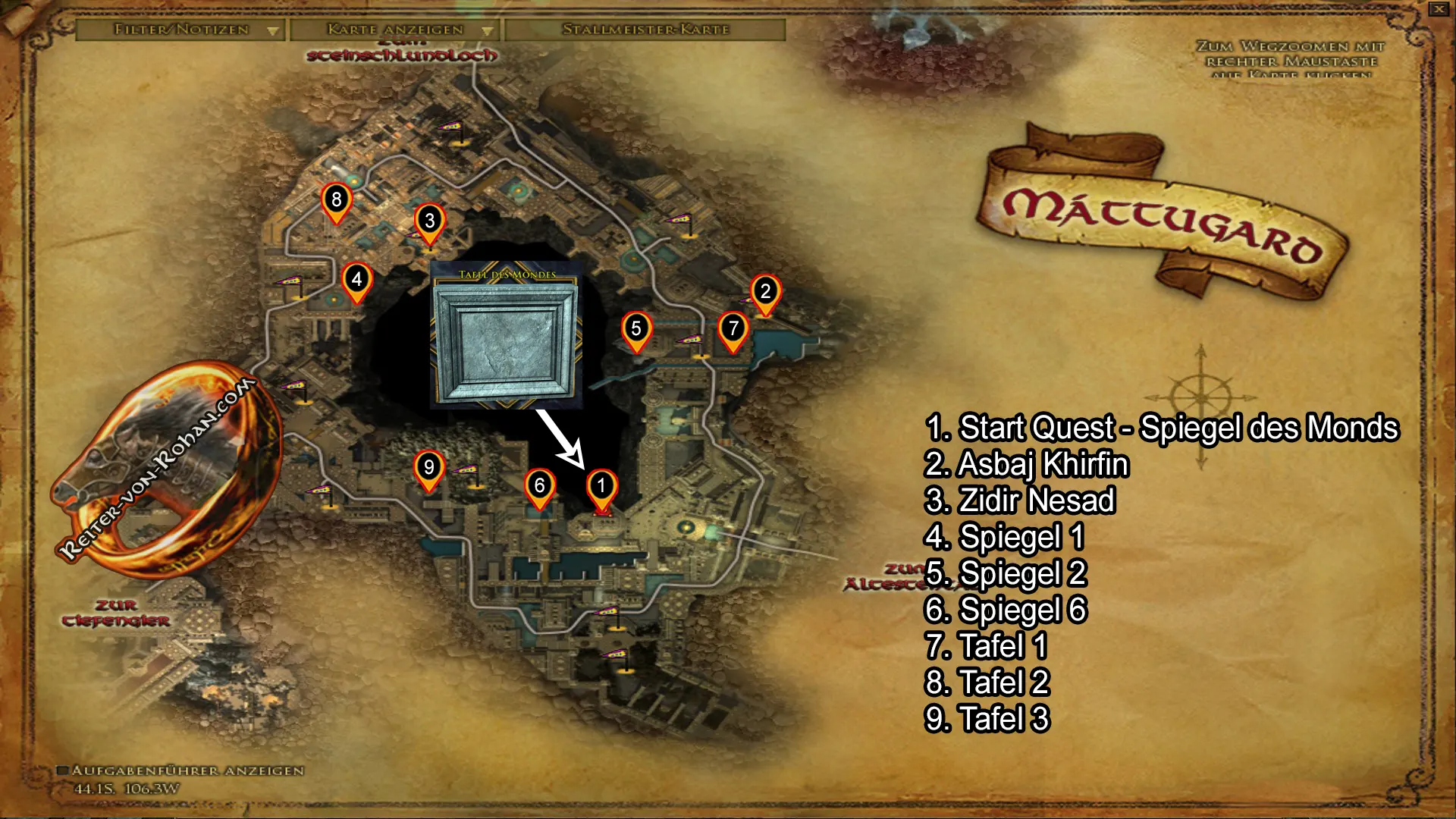Click marker 9 for Tafel 3
Screen dimensions: 1456x819
click(428, 468)
